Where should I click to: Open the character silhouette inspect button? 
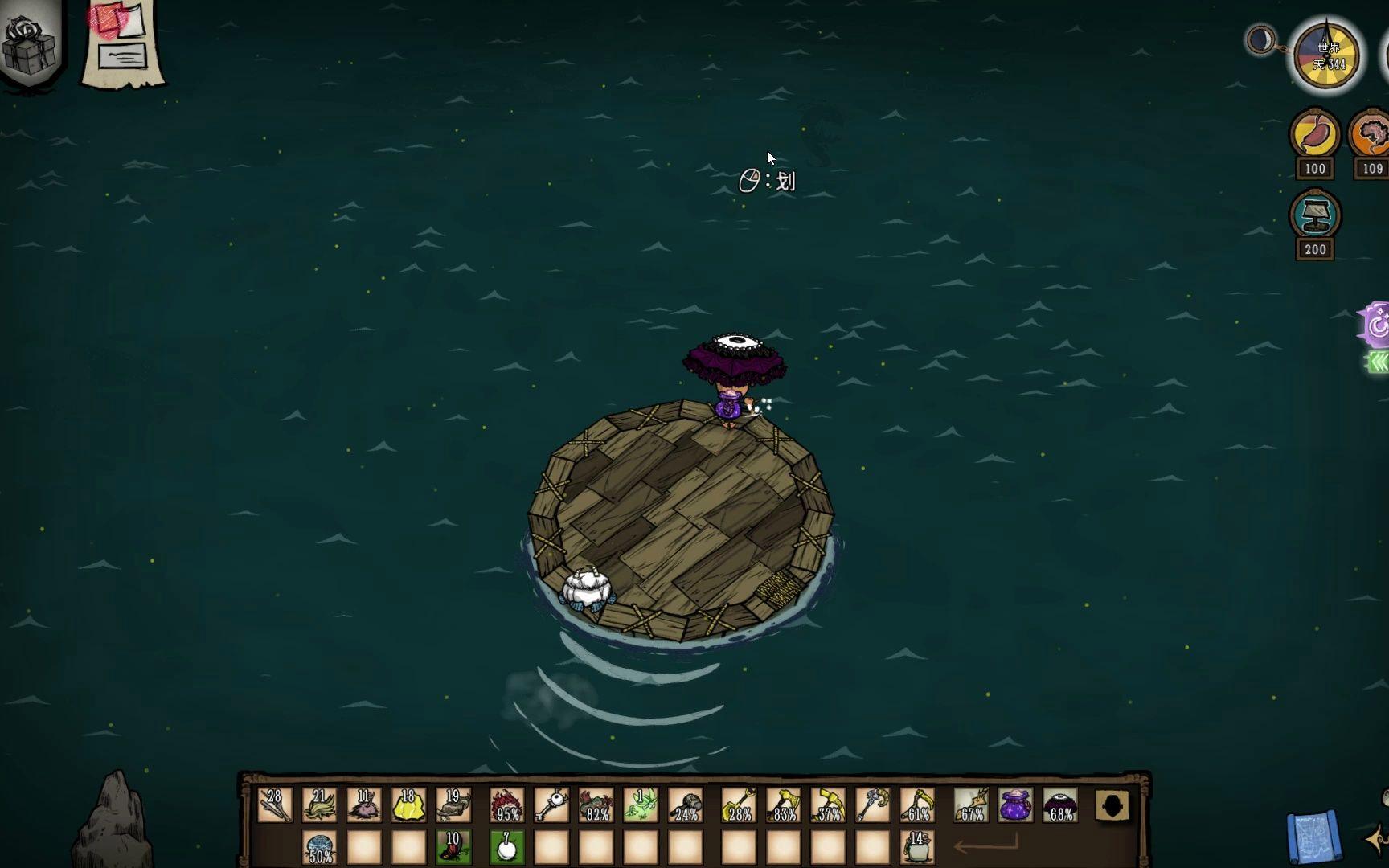1112,805
